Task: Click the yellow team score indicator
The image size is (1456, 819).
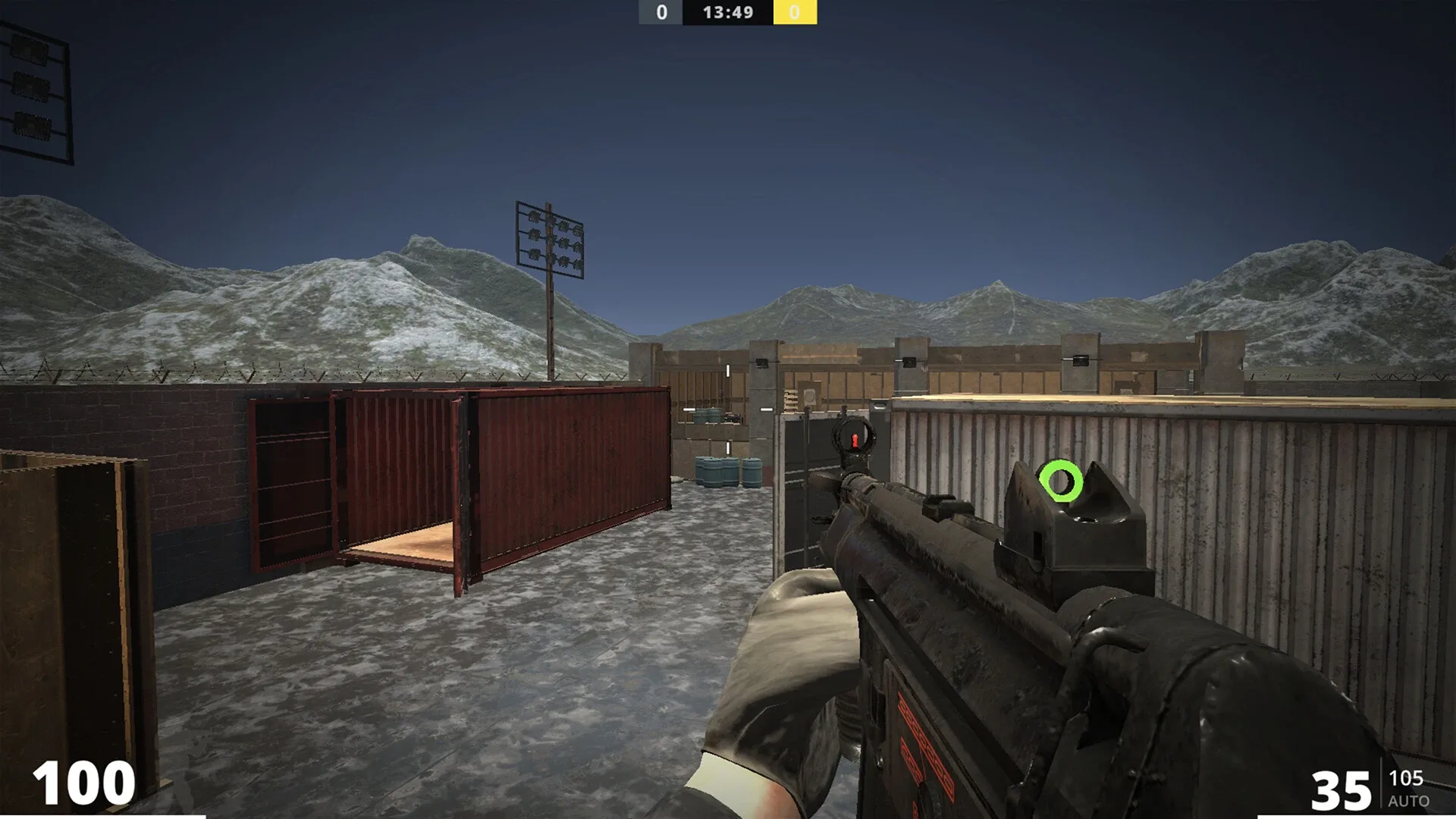Action: point(795,12)
